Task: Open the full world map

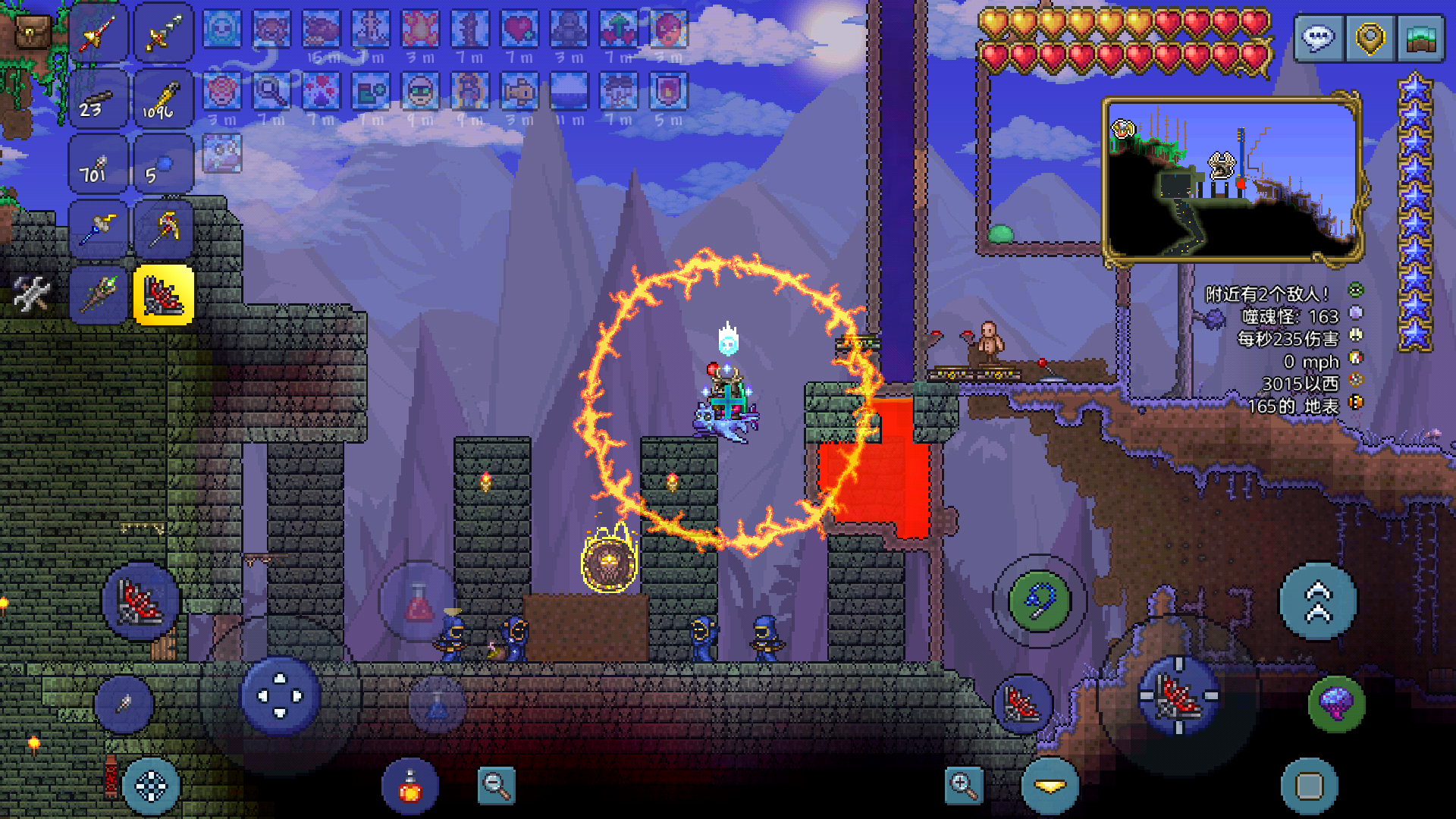Action: 1420,38
